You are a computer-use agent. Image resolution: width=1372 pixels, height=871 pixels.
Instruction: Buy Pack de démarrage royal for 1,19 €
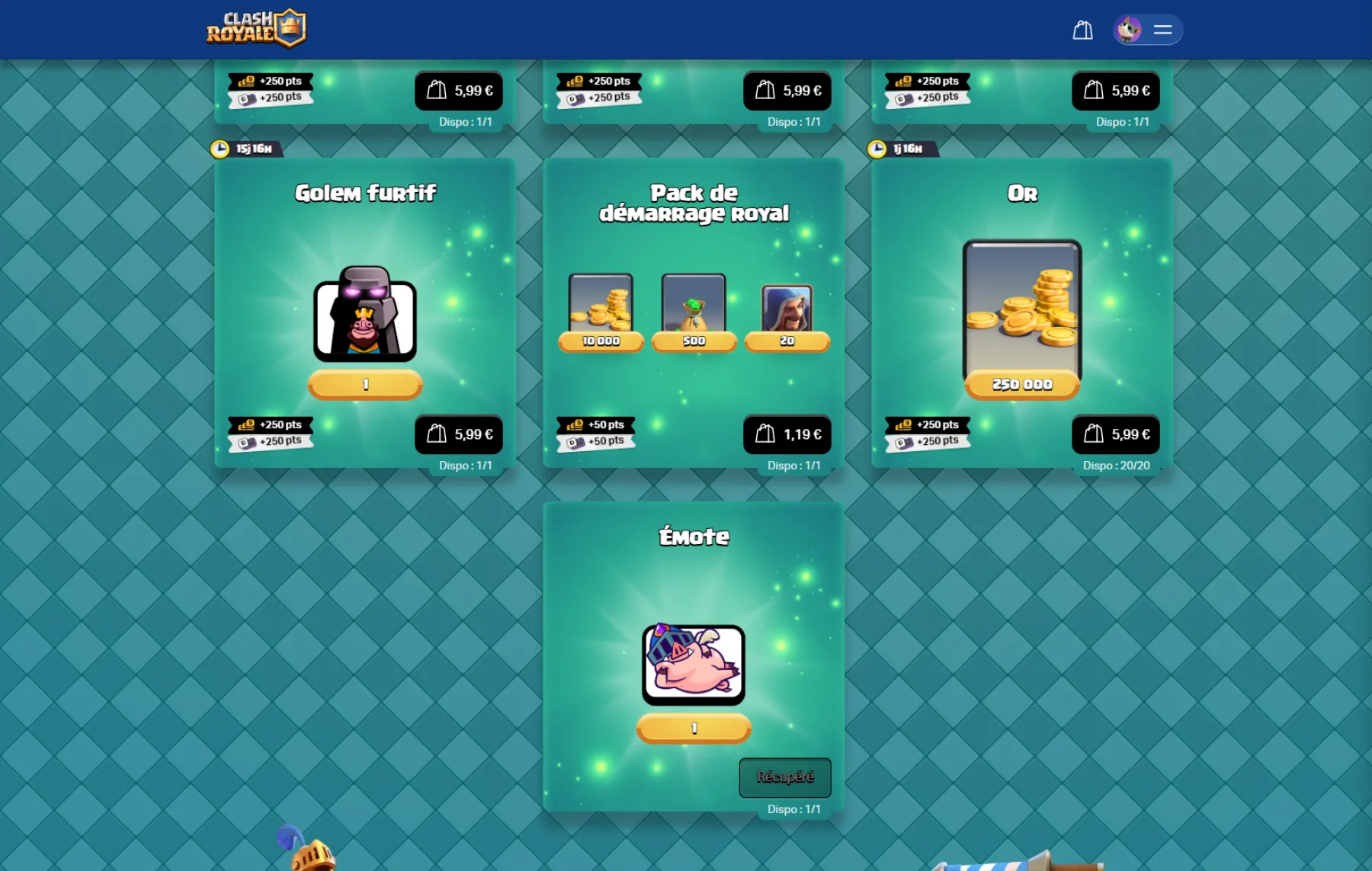click(789, 434)
